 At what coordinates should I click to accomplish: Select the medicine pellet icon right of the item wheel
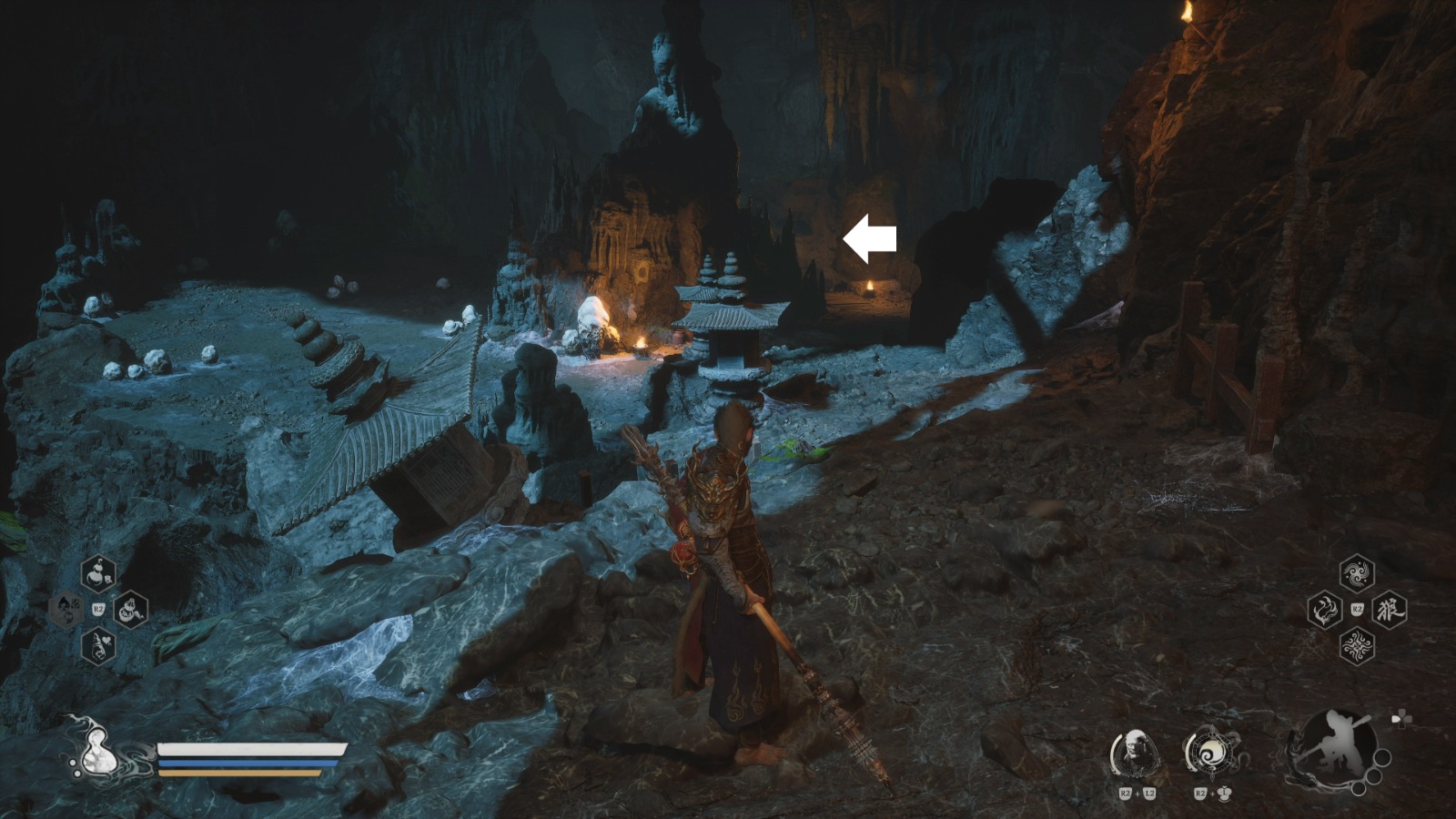click(131, 611)
